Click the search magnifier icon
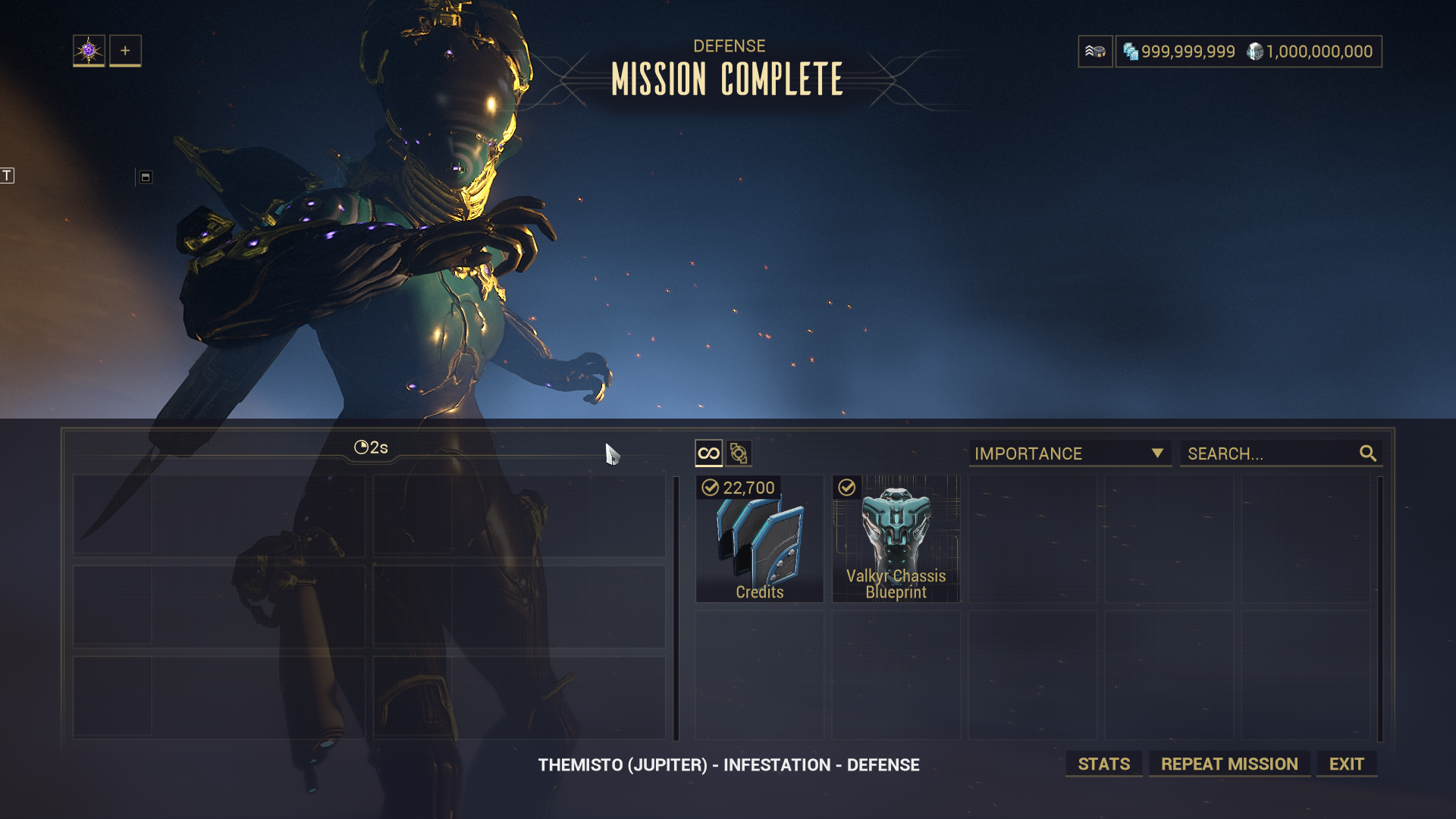This screenshot has height=819, width=1456. (x=1367, y=453)
